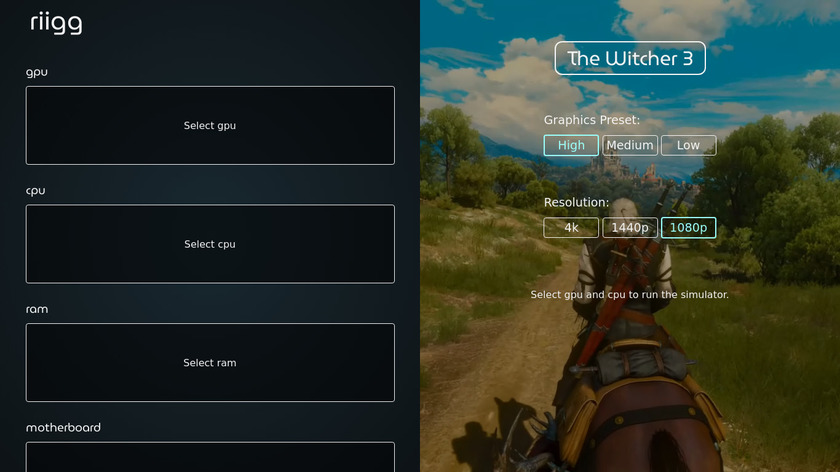Choose the High graphics preset

click(x=571, y=145)
